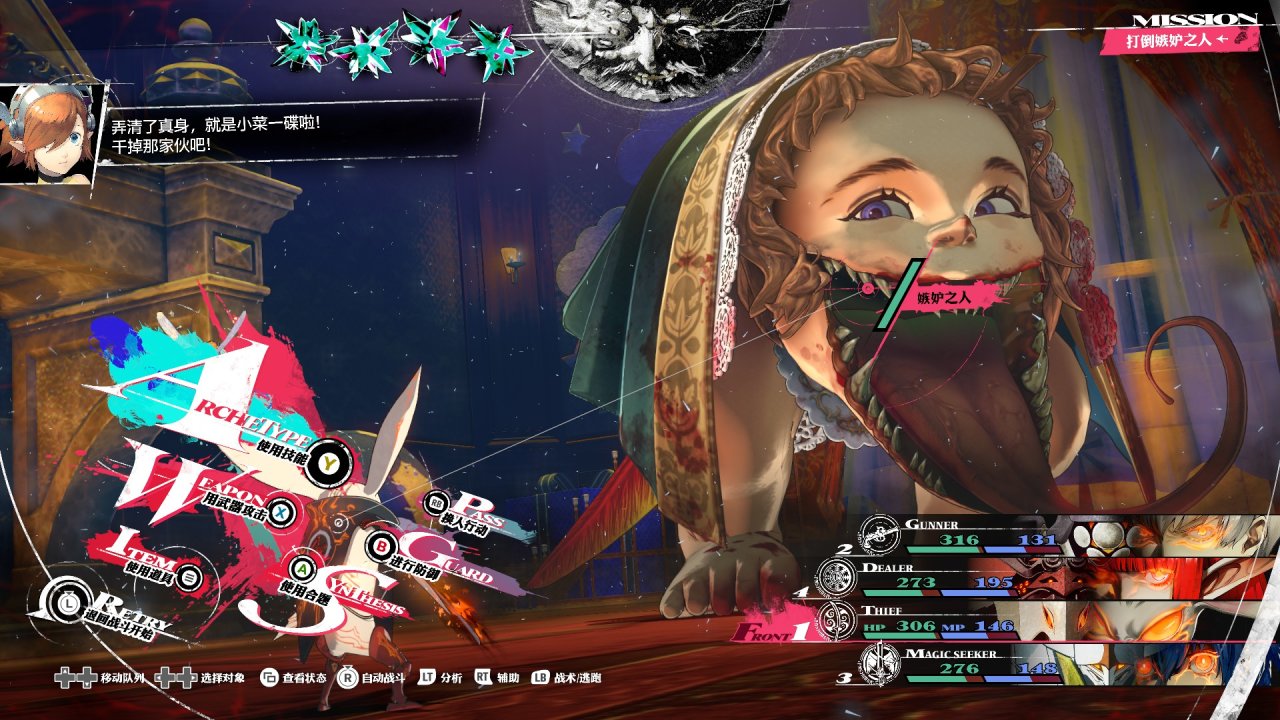Choose the Pass command
1280x720 pixels.
[x=437, y=503]
